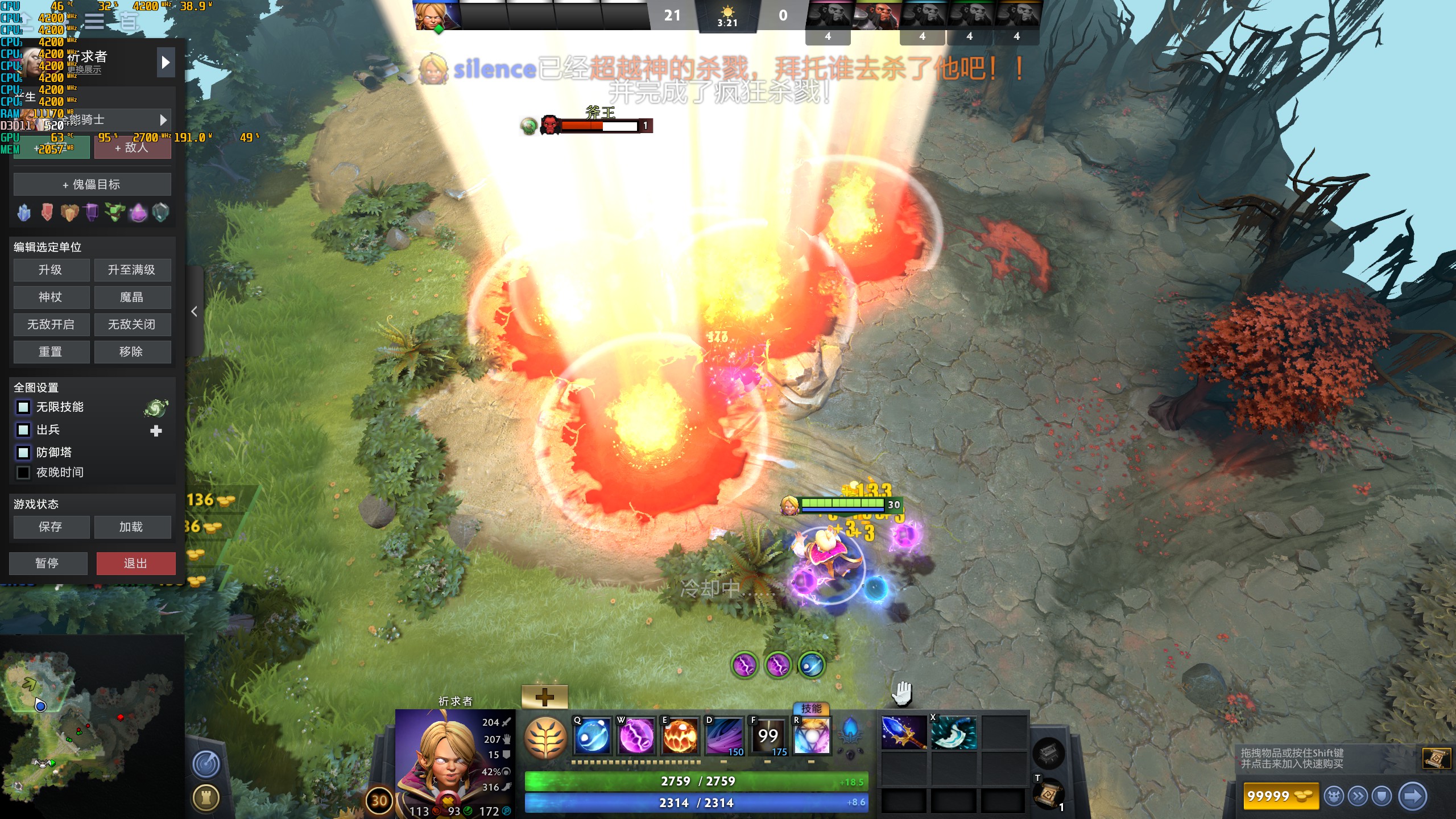
Task: Expand the 祈求者 hero entry arrow
Action: click(166, 63)
